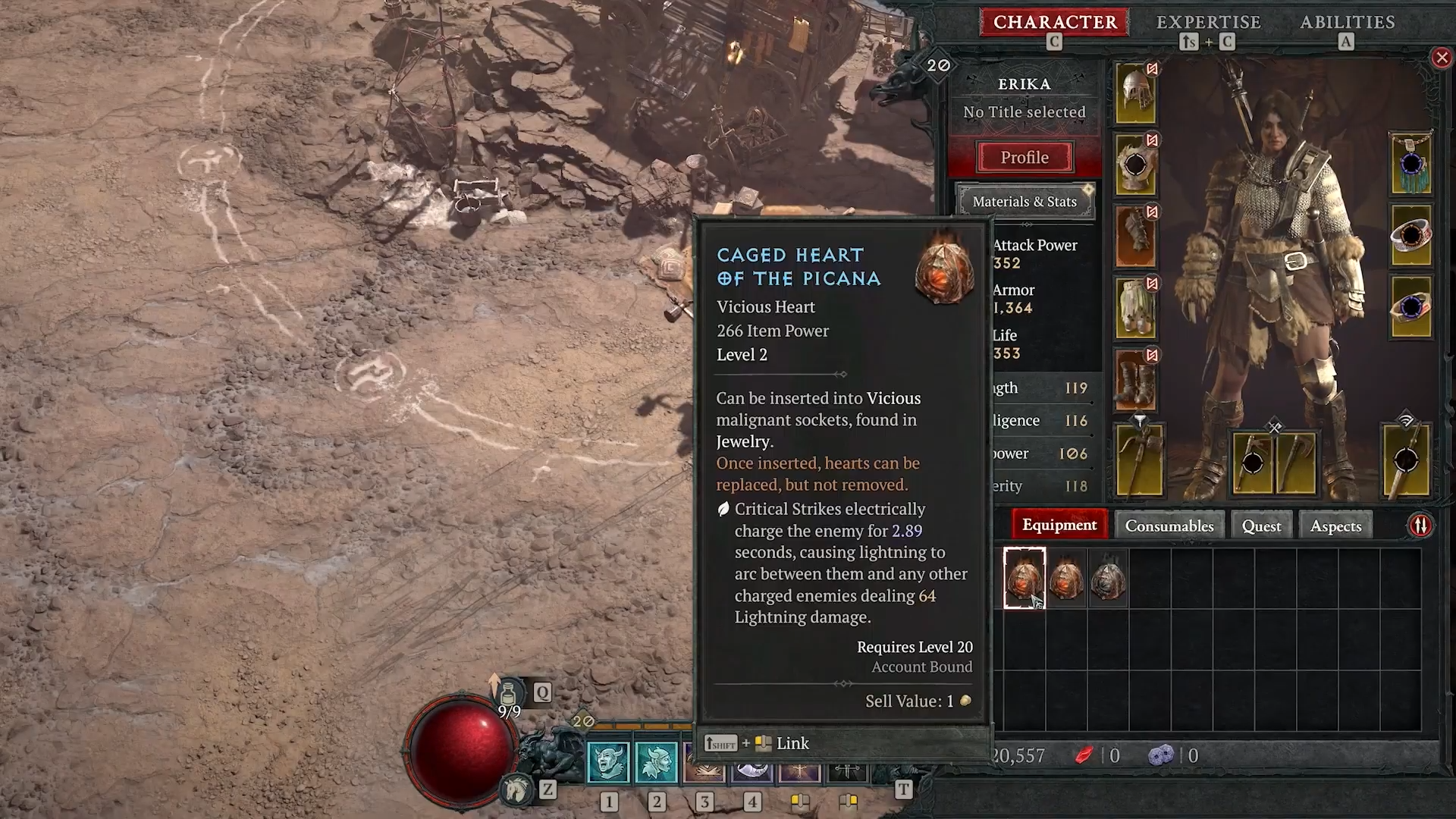This screenshot has height=819, width=1456.
Task: Select the equipped amulet slot
Action: (x=1410, y=164)
